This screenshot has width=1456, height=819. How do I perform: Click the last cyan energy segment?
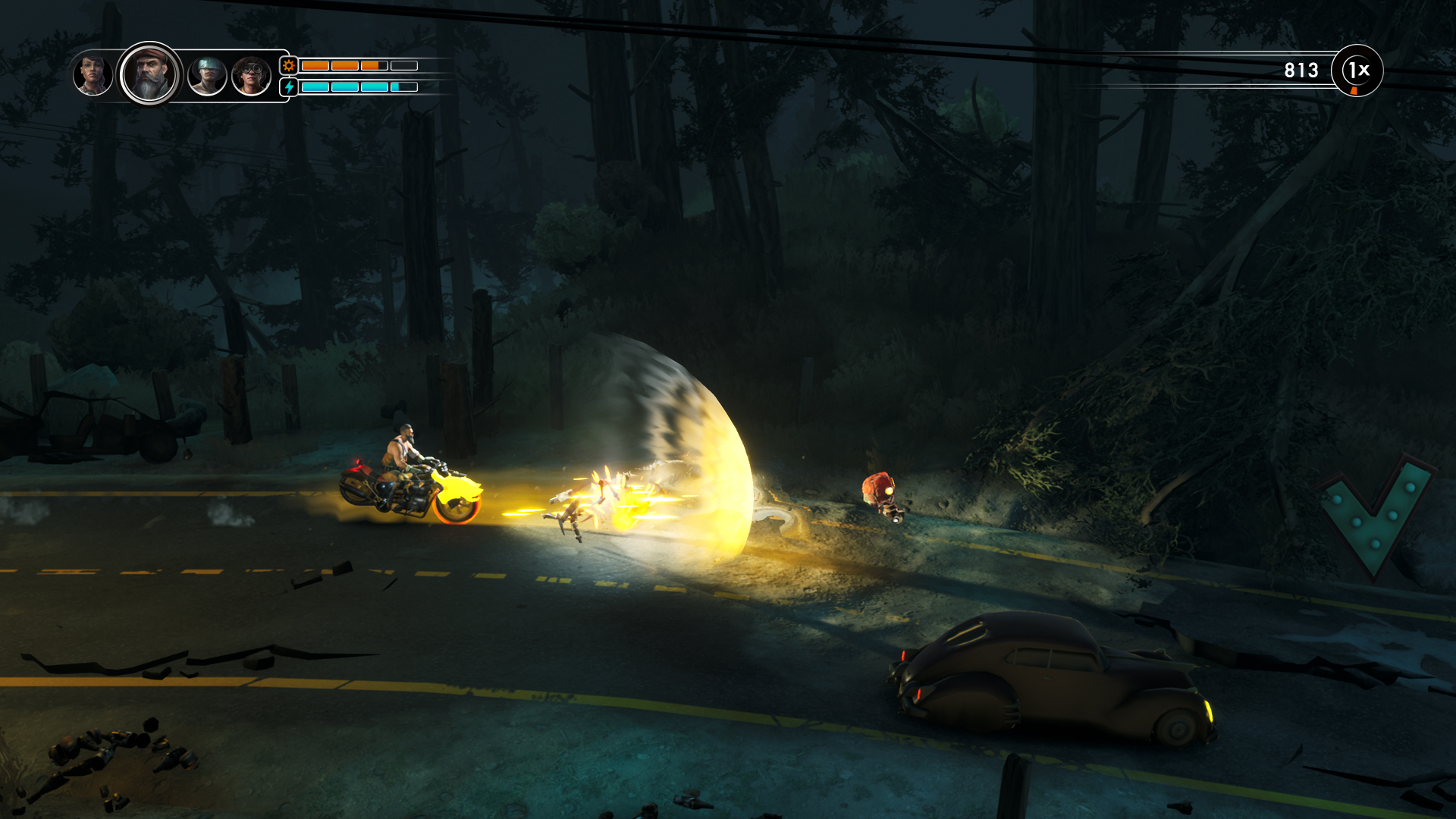404,86
